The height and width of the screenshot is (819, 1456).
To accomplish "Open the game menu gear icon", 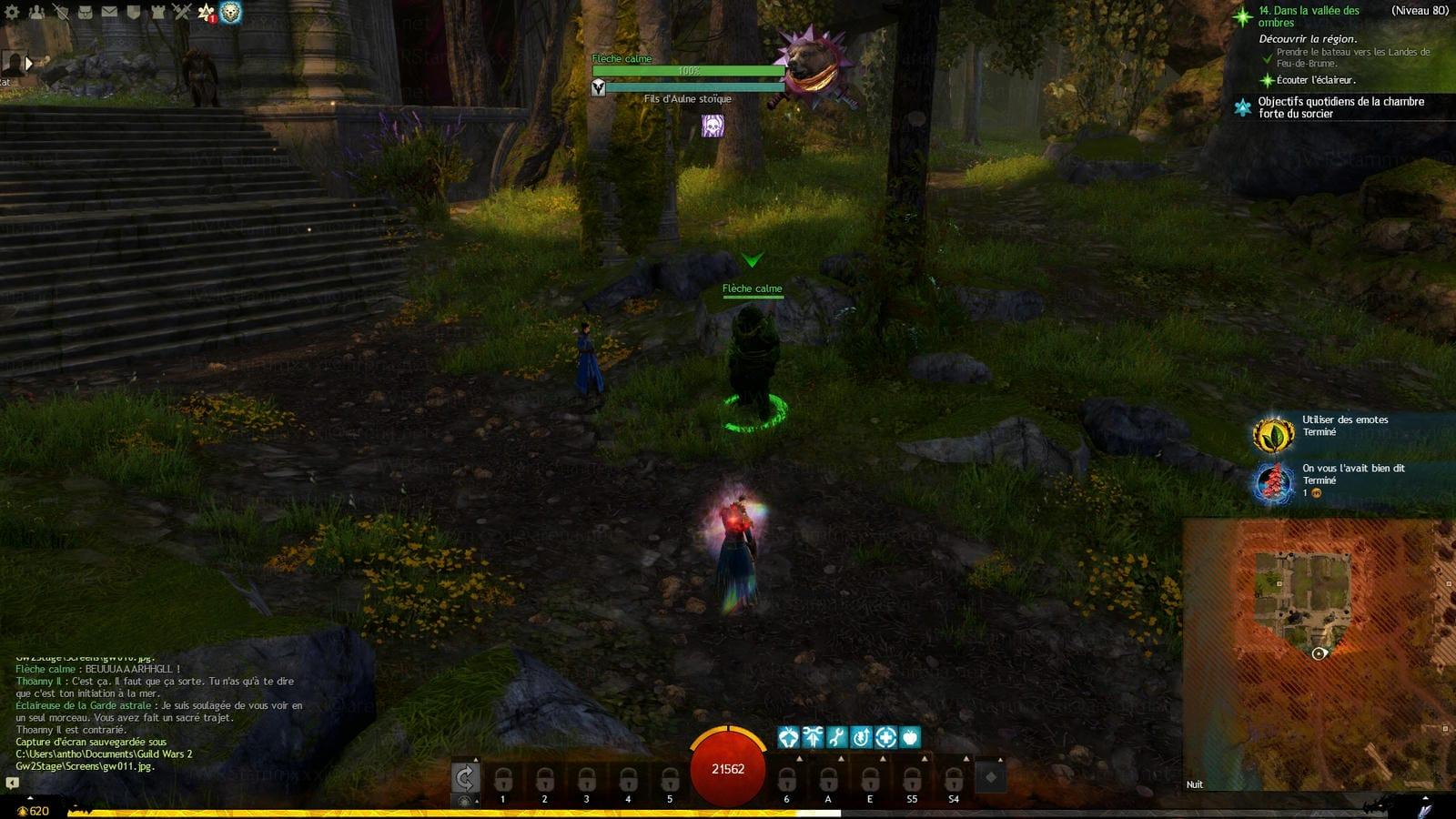I will click(12, 12).
